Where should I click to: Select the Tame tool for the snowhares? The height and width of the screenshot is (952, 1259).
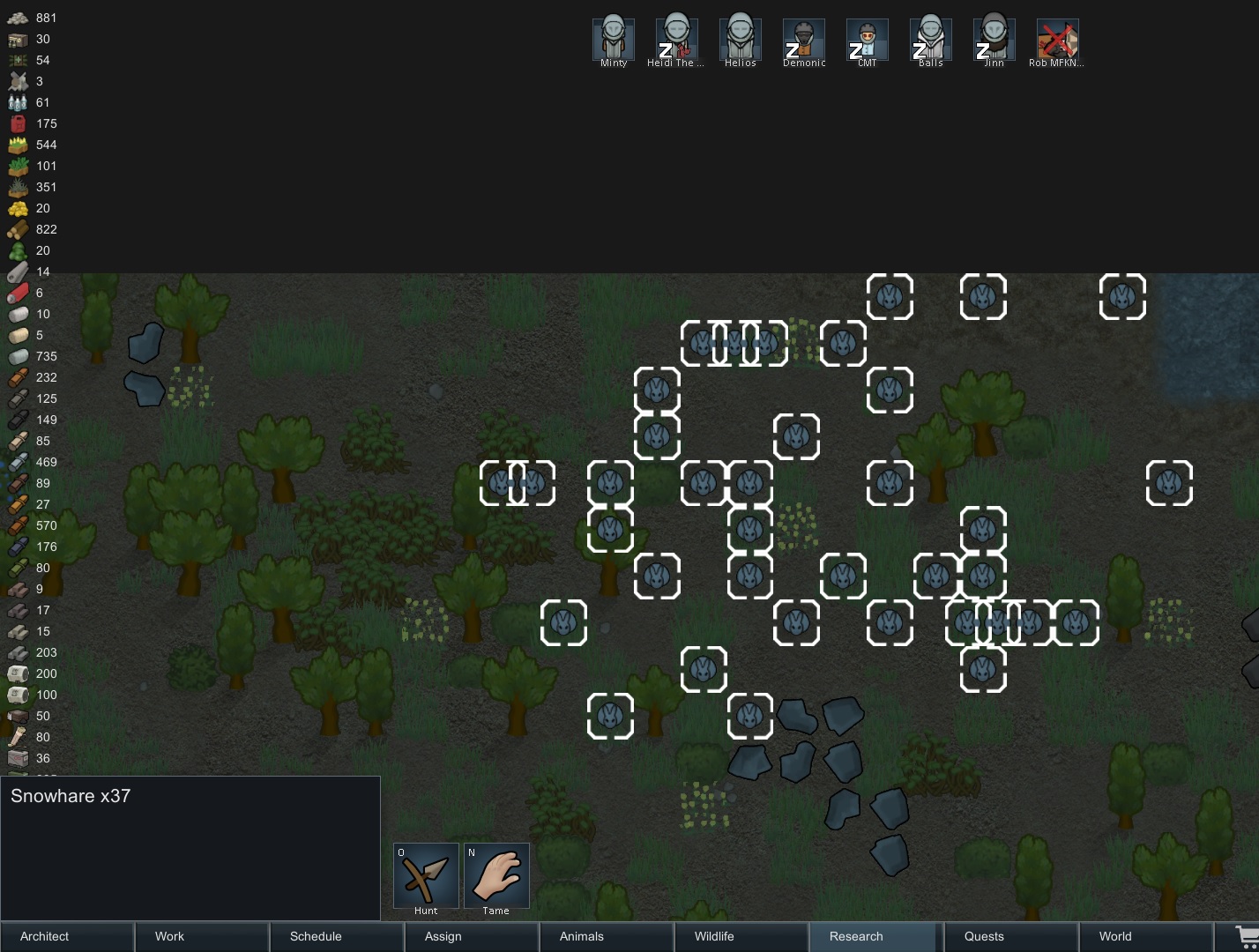[496, 877]
